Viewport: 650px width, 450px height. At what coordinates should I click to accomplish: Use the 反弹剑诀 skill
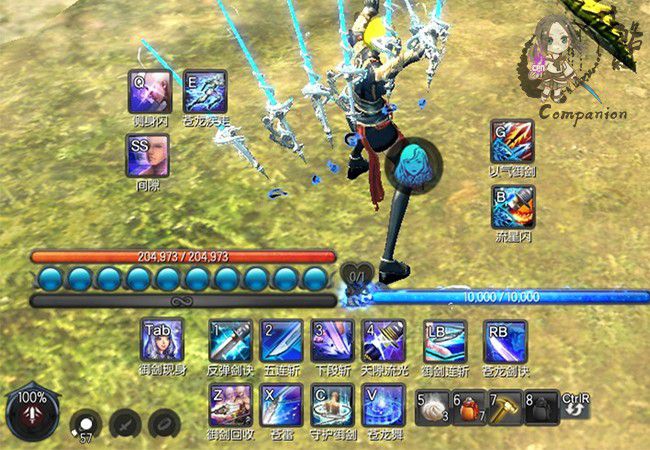230,342
